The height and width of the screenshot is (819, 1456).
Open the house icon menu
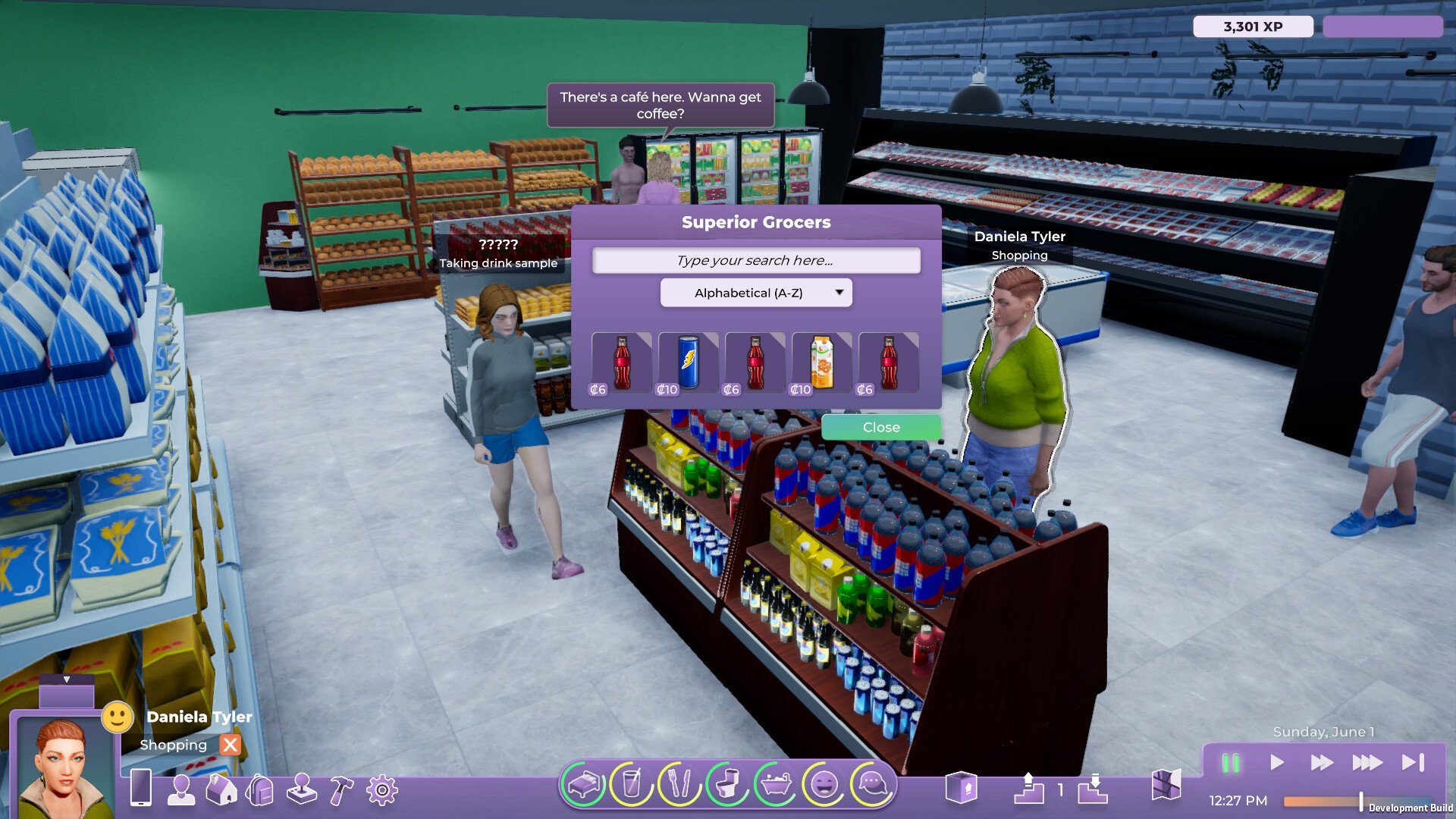pyautogui.click(x=221, y=790)
